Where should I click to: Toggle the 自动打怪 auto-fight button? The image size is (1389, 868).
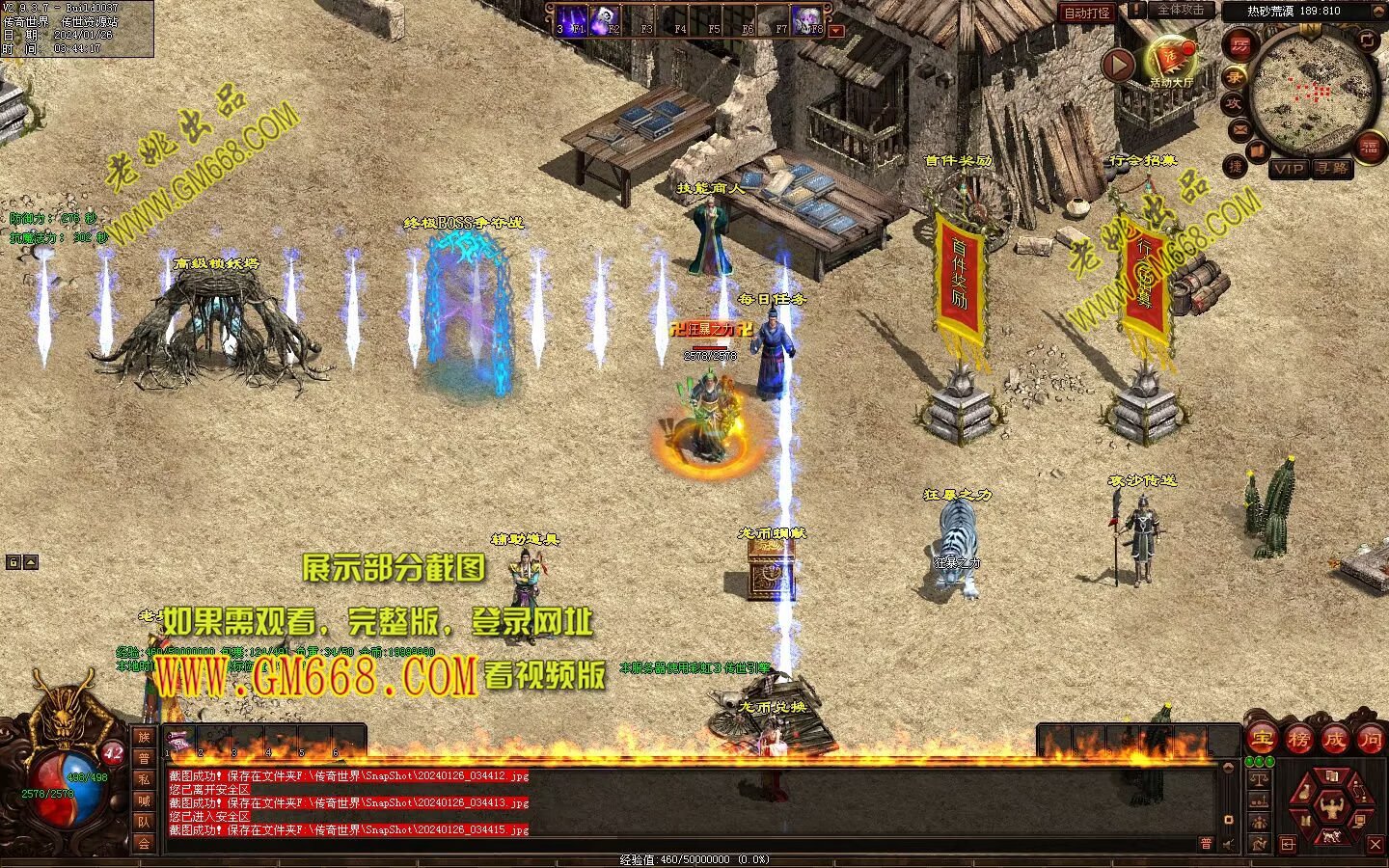click(x=1086, y=13)
